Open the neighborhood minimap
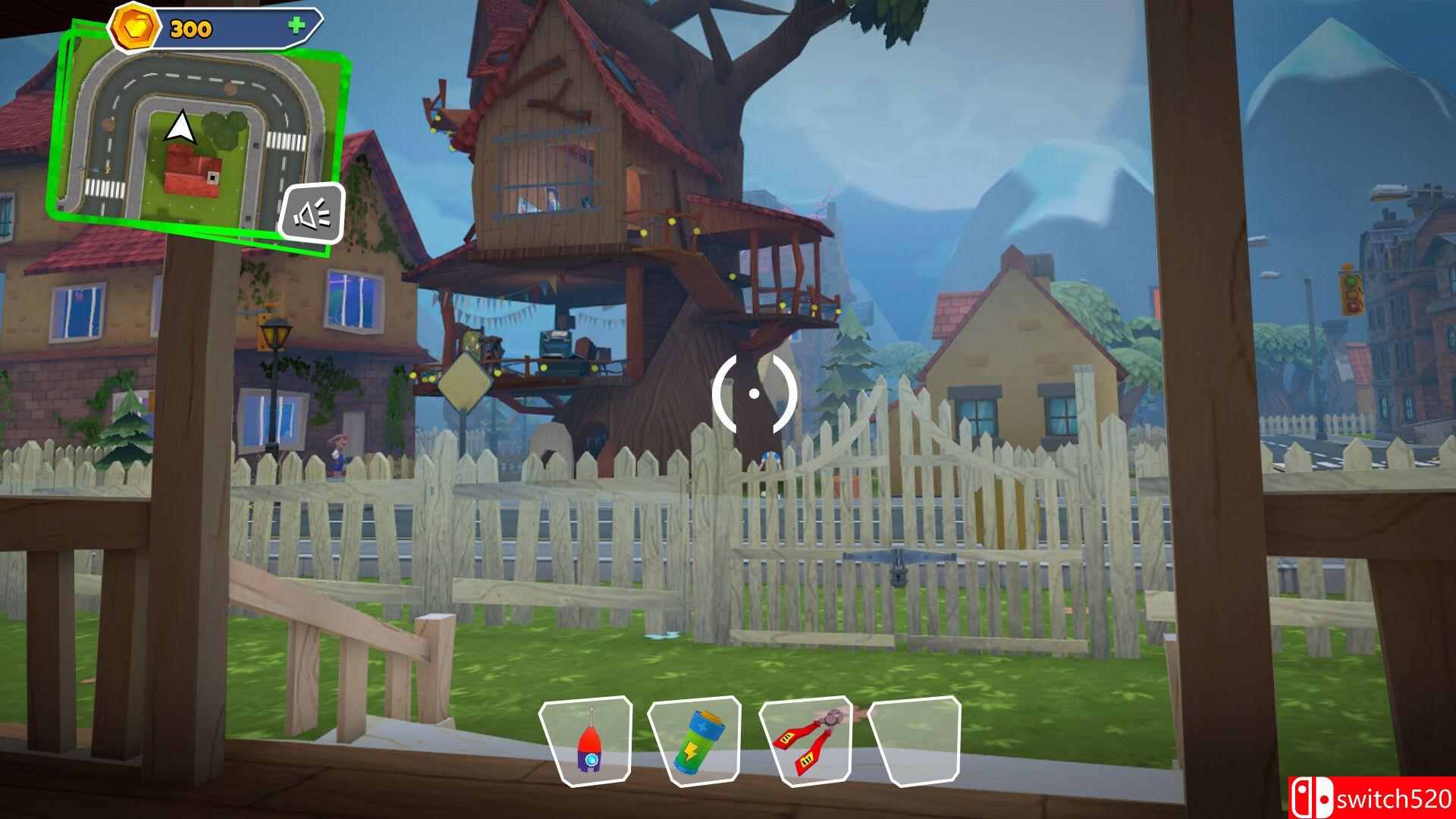The width and height of the screenshot is (1456, 819). coord(190,136)
